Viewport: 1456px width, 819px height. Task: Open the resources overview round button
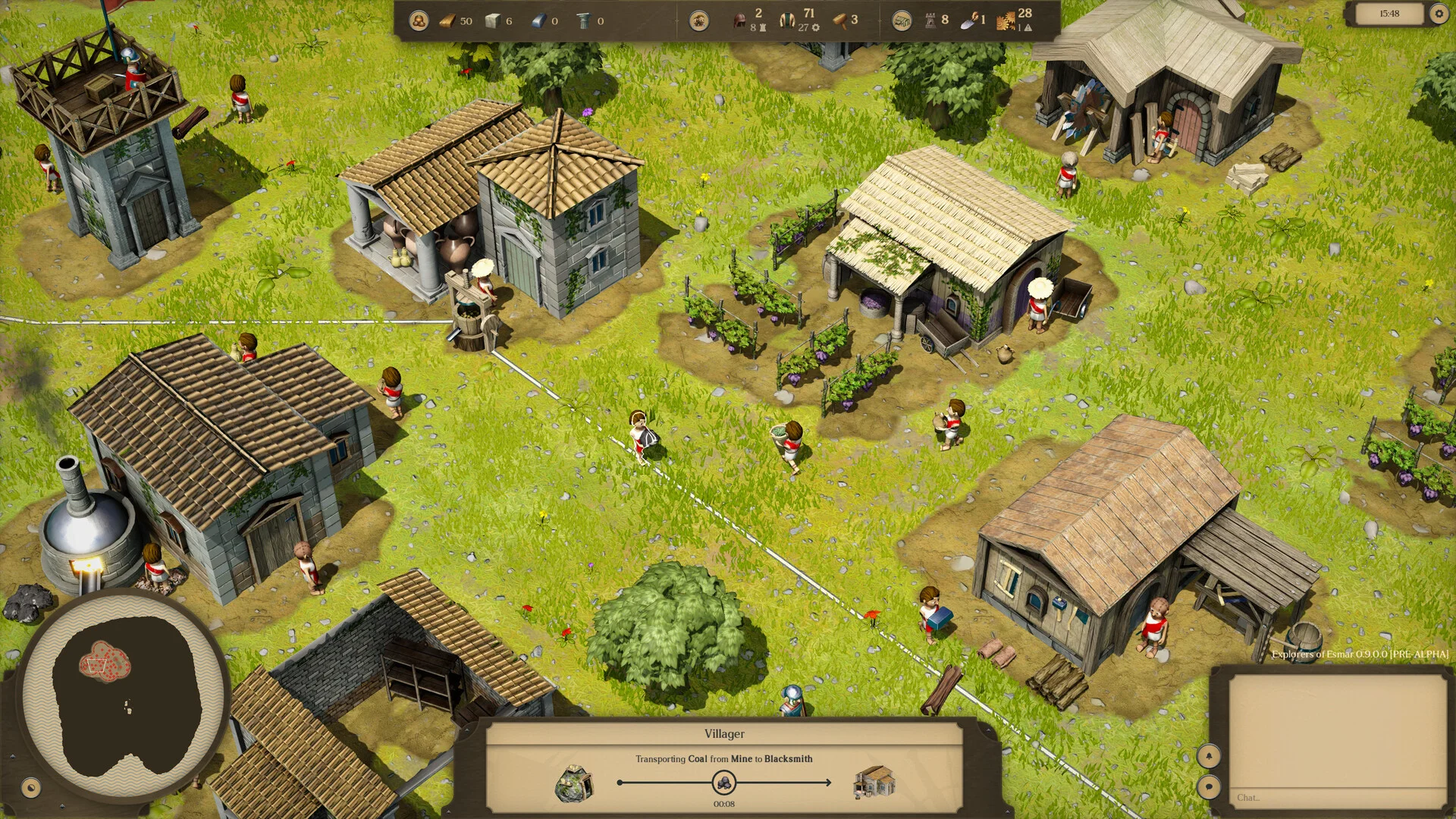tap(418, 20)
